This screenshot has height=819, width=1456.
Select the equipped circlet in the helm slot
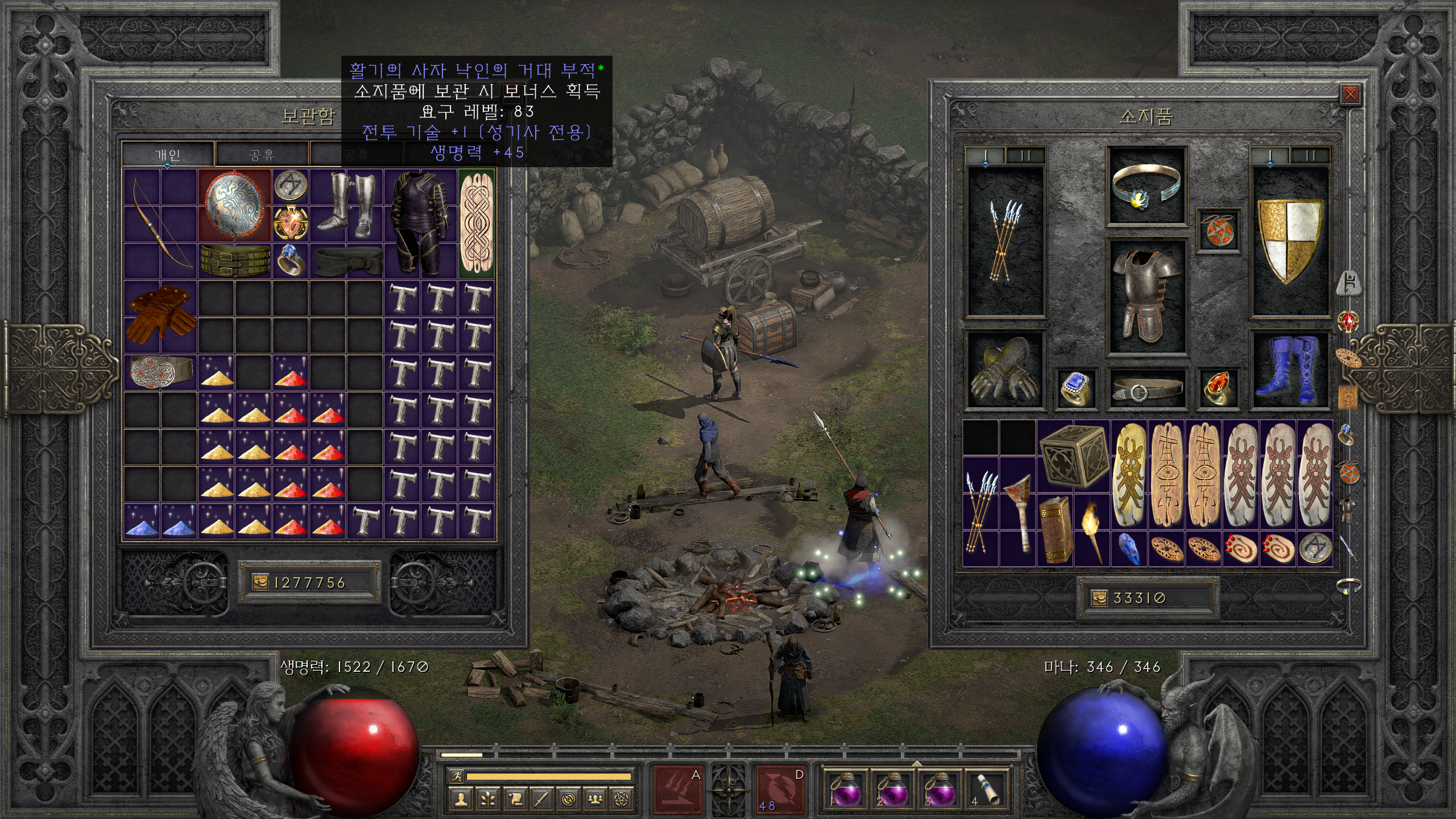click(x=1145, y=186)
